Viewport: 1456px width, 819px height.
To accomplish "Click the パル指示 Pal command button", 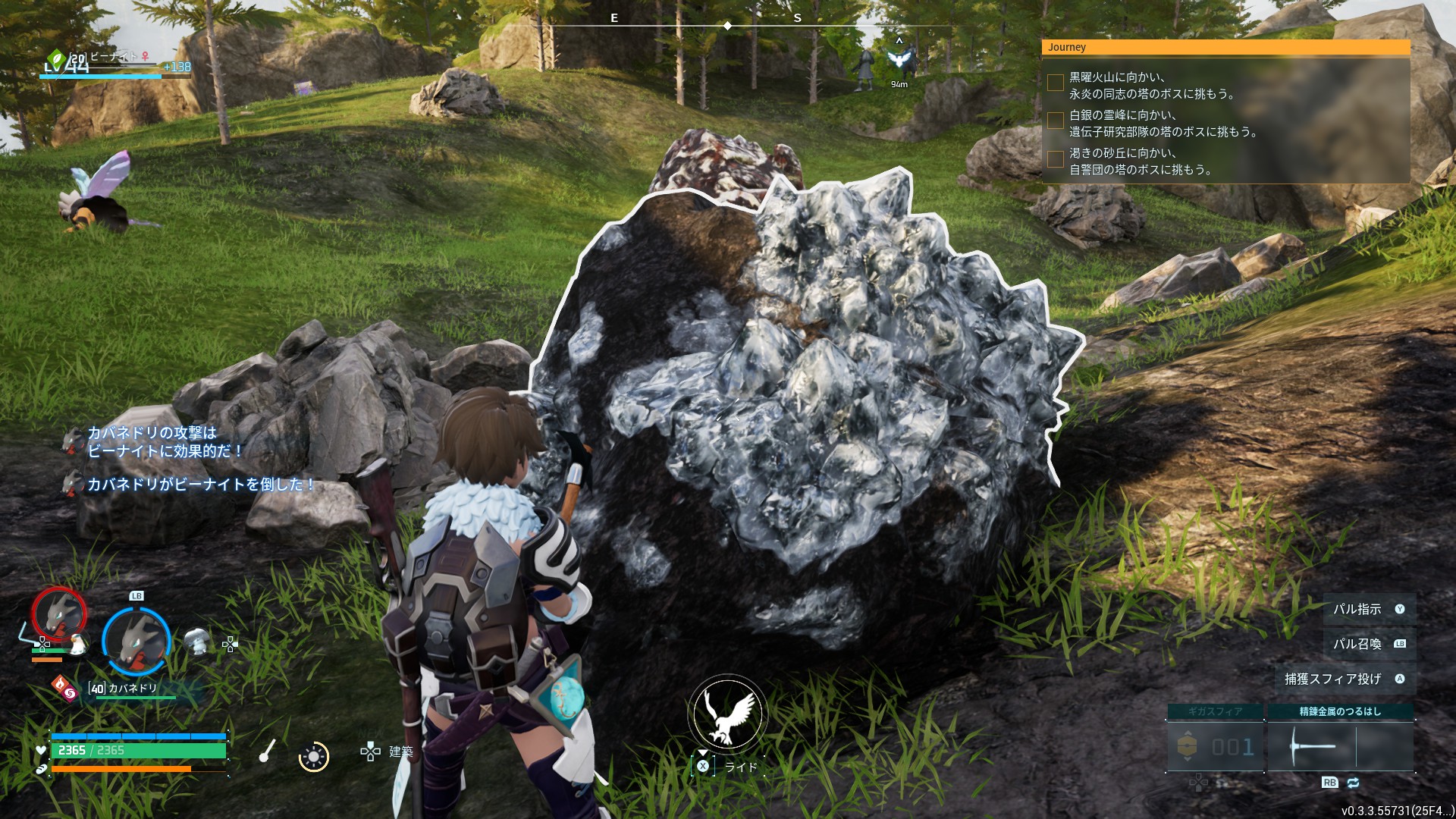I will pos(1369,609).
